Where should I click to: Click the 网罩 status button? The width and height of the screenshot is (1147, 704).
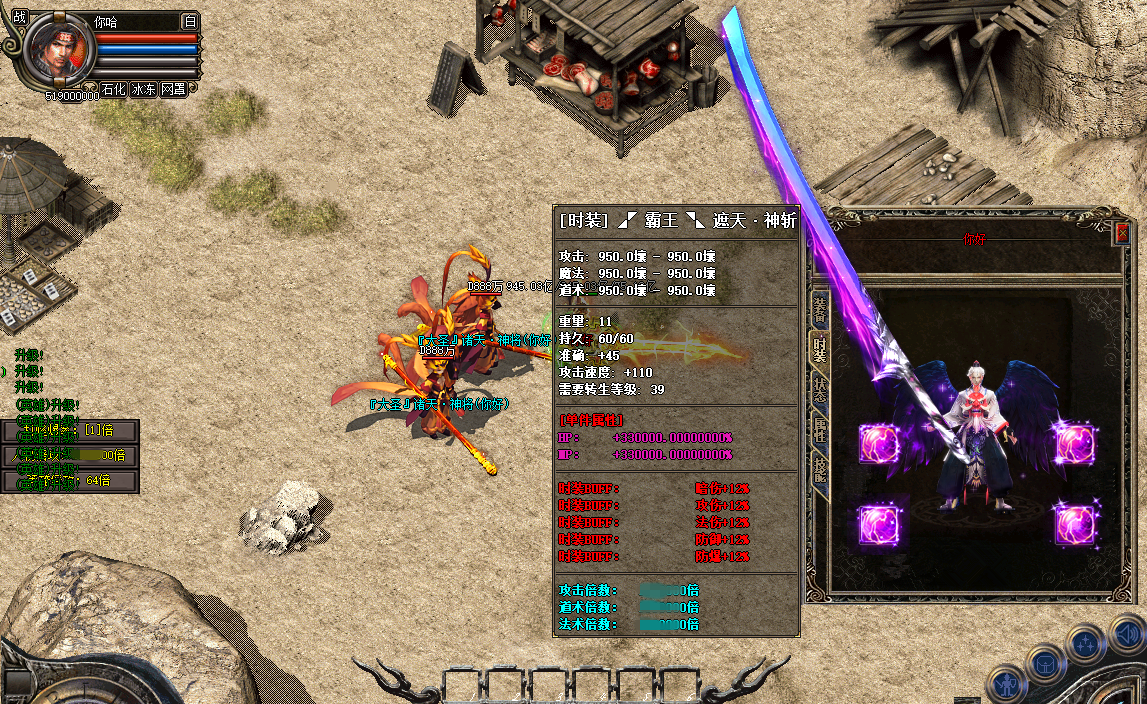pos(173,89)
